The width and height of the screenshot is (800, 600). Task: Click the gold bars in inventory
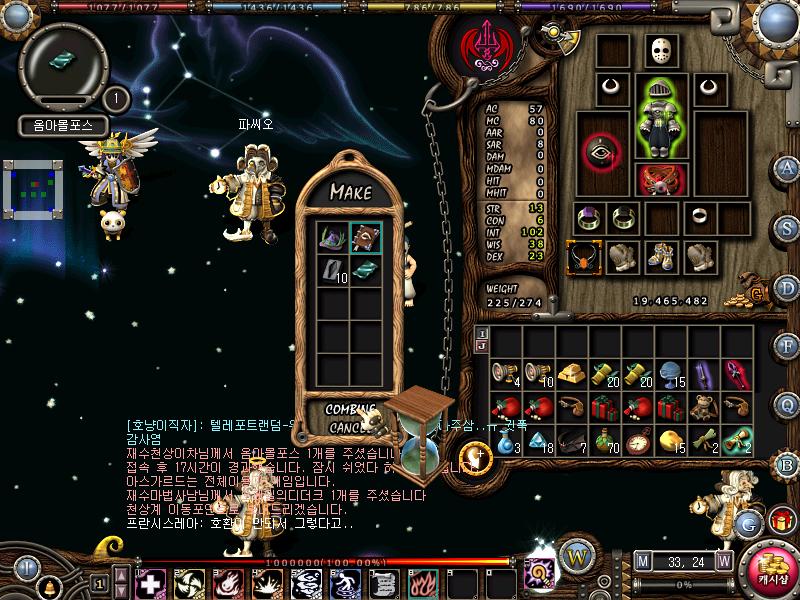pyautogui.click(x=570, y=373)
